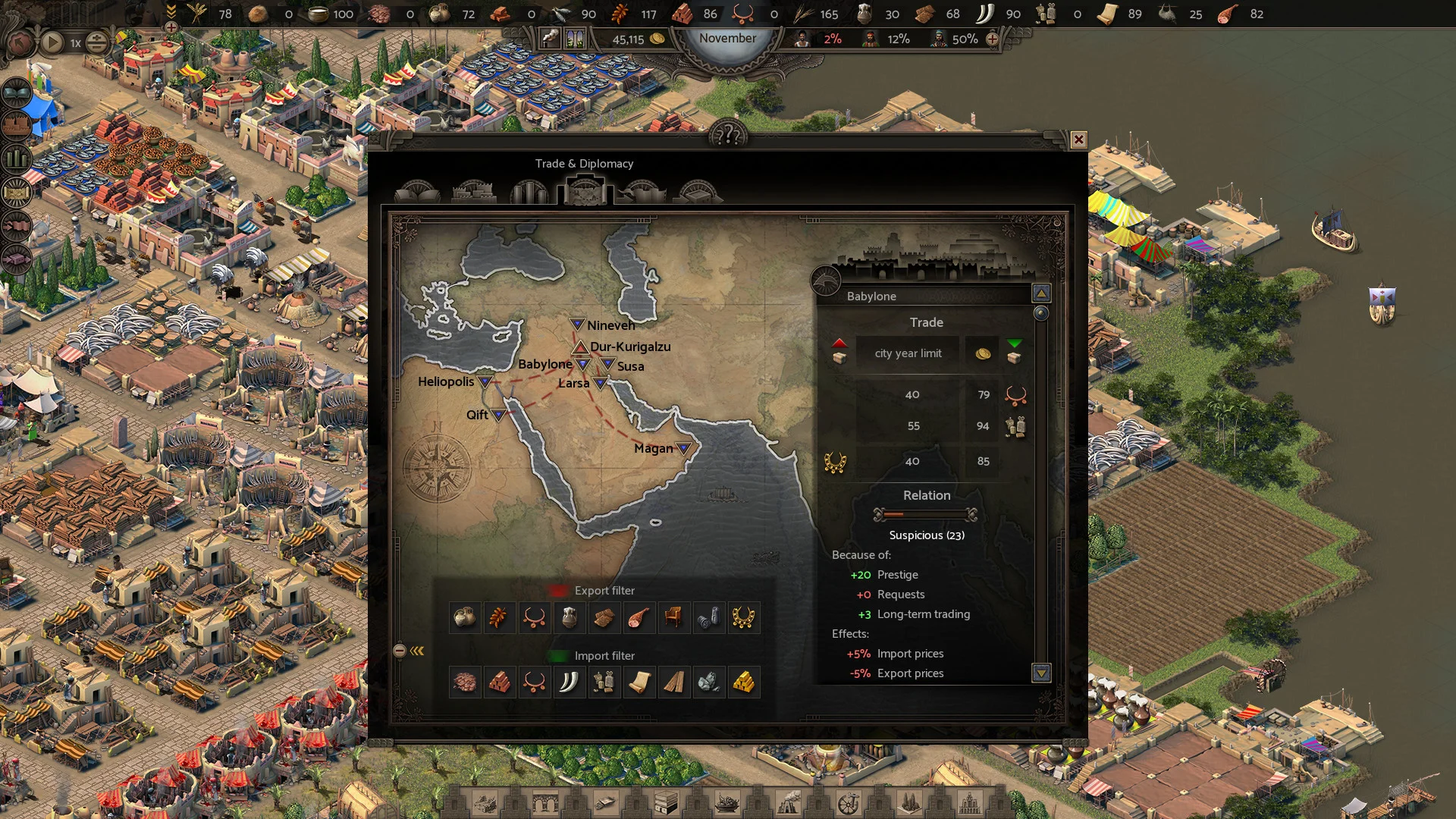The height and width of the screenshot is (819, 1456).
Task: Toggle the ham leg export filter
Action: (639, 618)
